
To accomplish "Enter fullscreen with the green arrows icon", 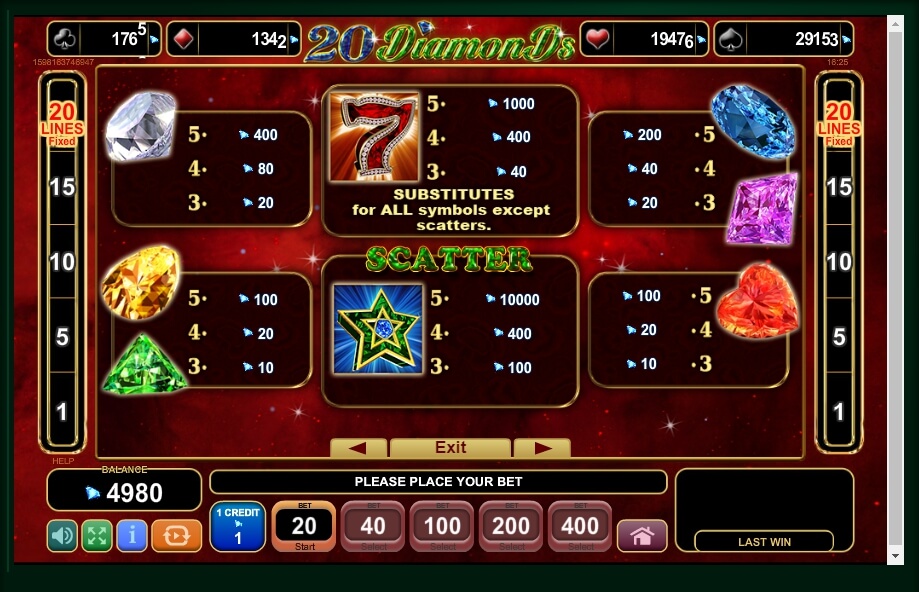I will tap(96, 536).
